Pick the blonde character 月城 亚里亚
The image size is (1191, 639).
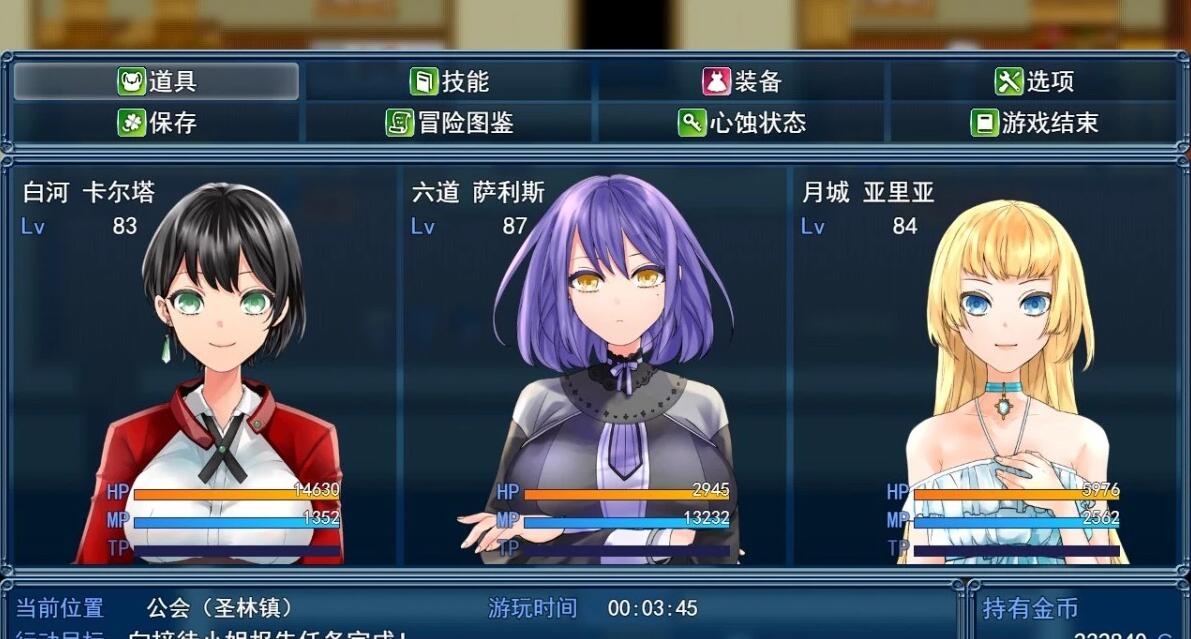tap(988, 370)
